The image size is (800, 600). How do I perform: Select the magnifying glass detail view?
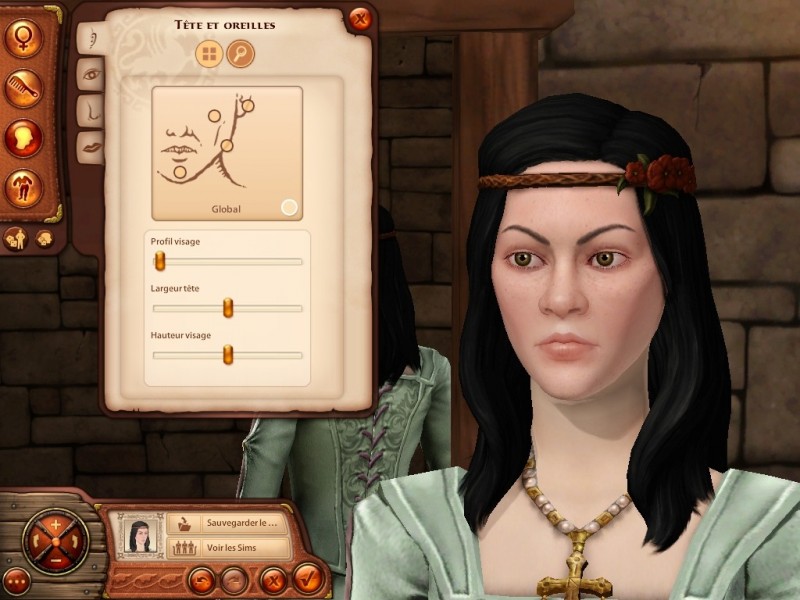240,54
